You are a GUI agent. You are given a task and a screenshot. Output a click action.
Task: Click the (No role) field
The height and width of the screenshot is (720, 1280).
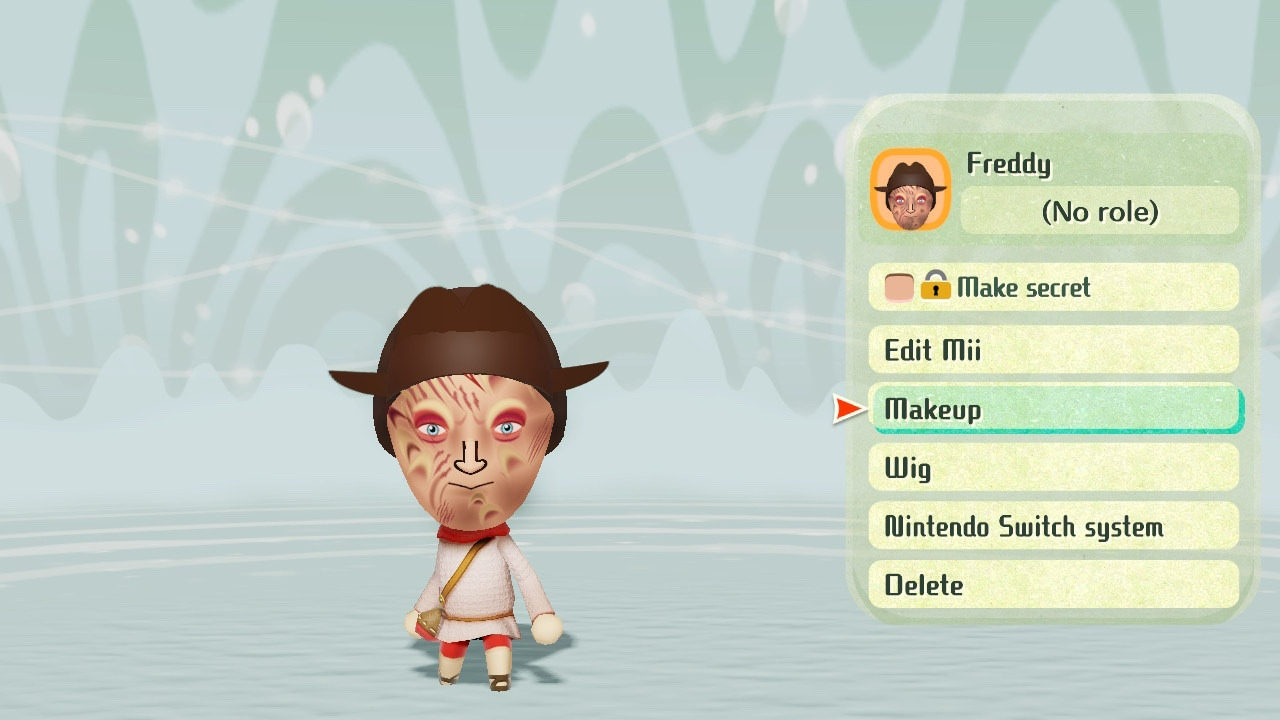point(1099,211)
